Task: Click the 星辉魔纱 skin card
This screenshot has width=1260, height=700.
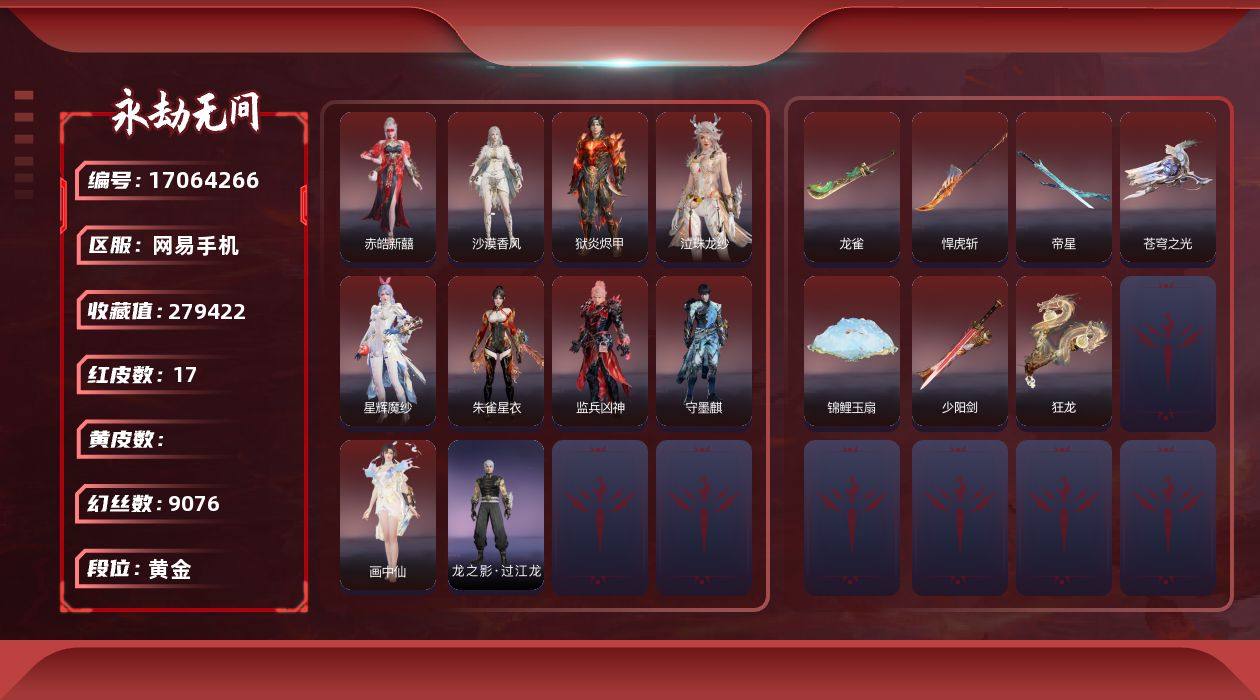Action: pyautogui.click(x=388, y=351)
